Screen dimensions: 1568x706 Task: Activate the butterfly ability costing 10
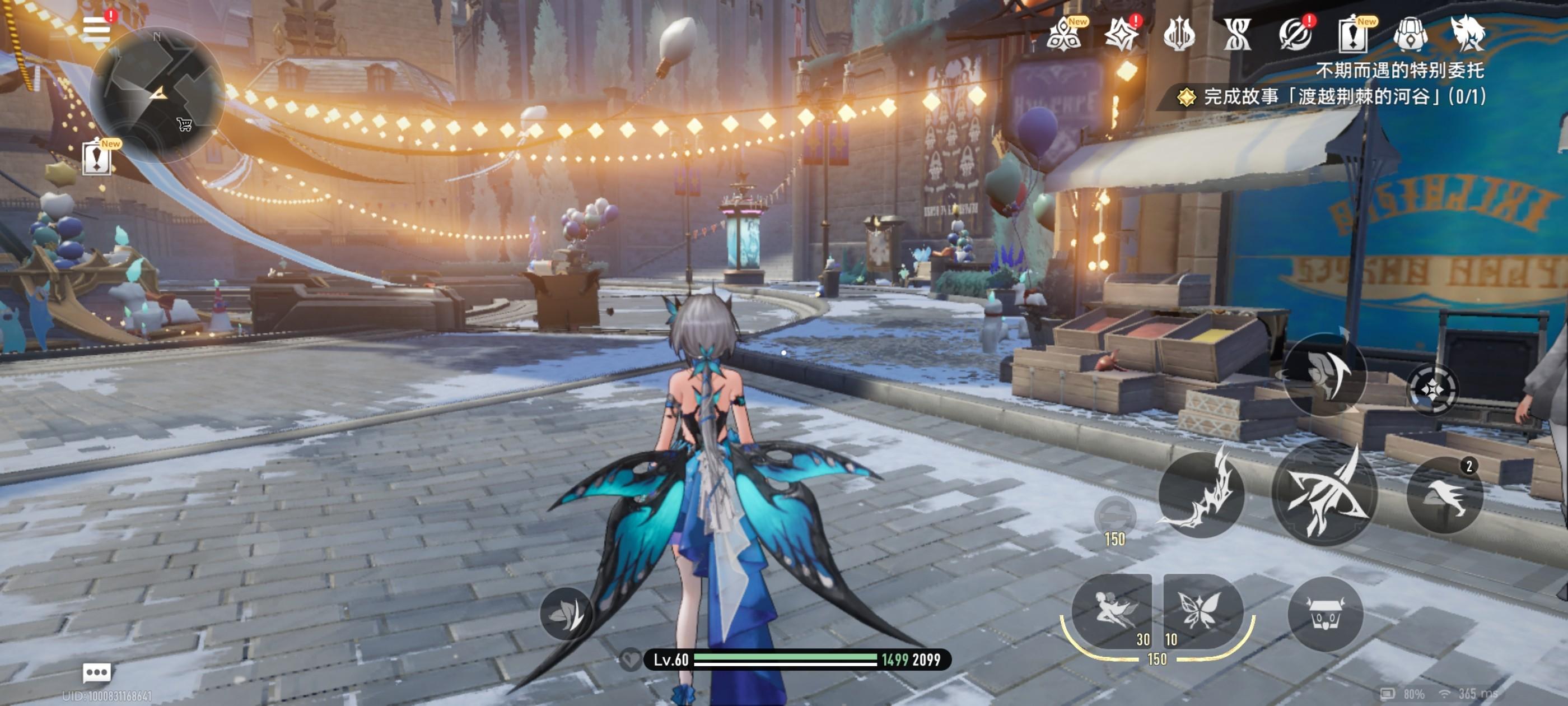[1202, 610]
